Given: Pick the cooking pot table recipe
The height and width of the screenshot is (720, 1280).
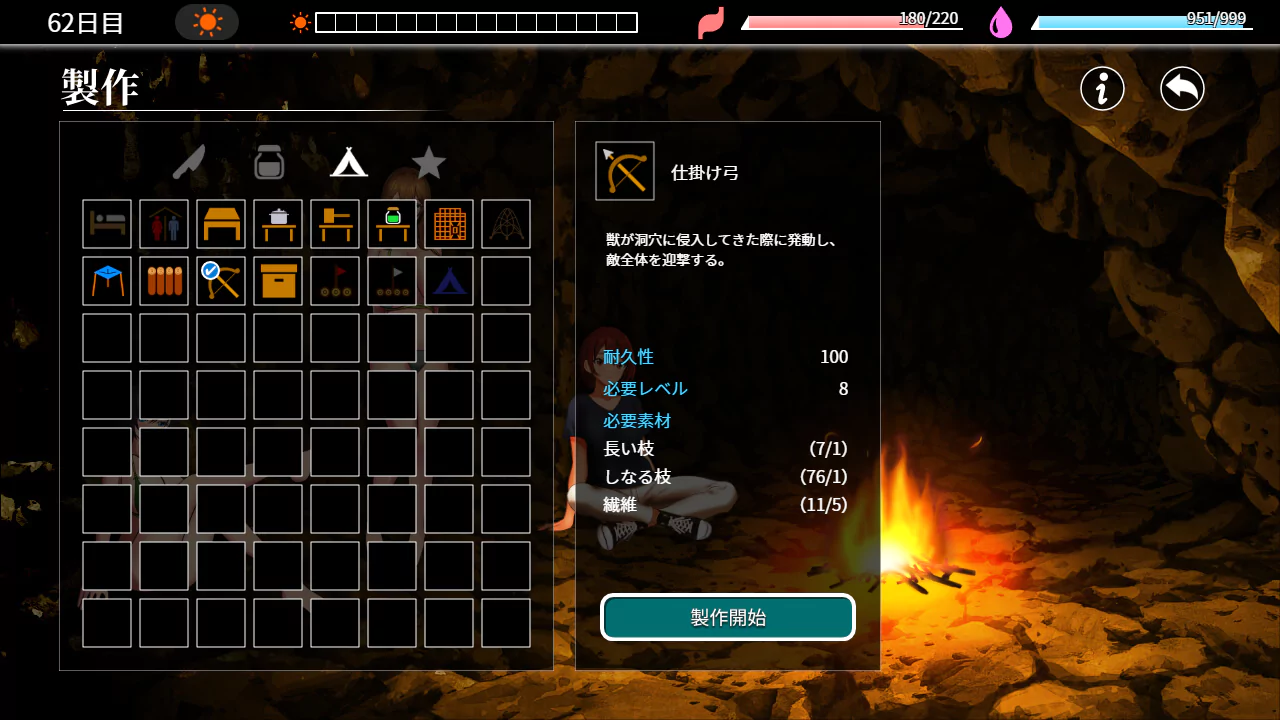Looking at the screenshot, I should [278, 224].
